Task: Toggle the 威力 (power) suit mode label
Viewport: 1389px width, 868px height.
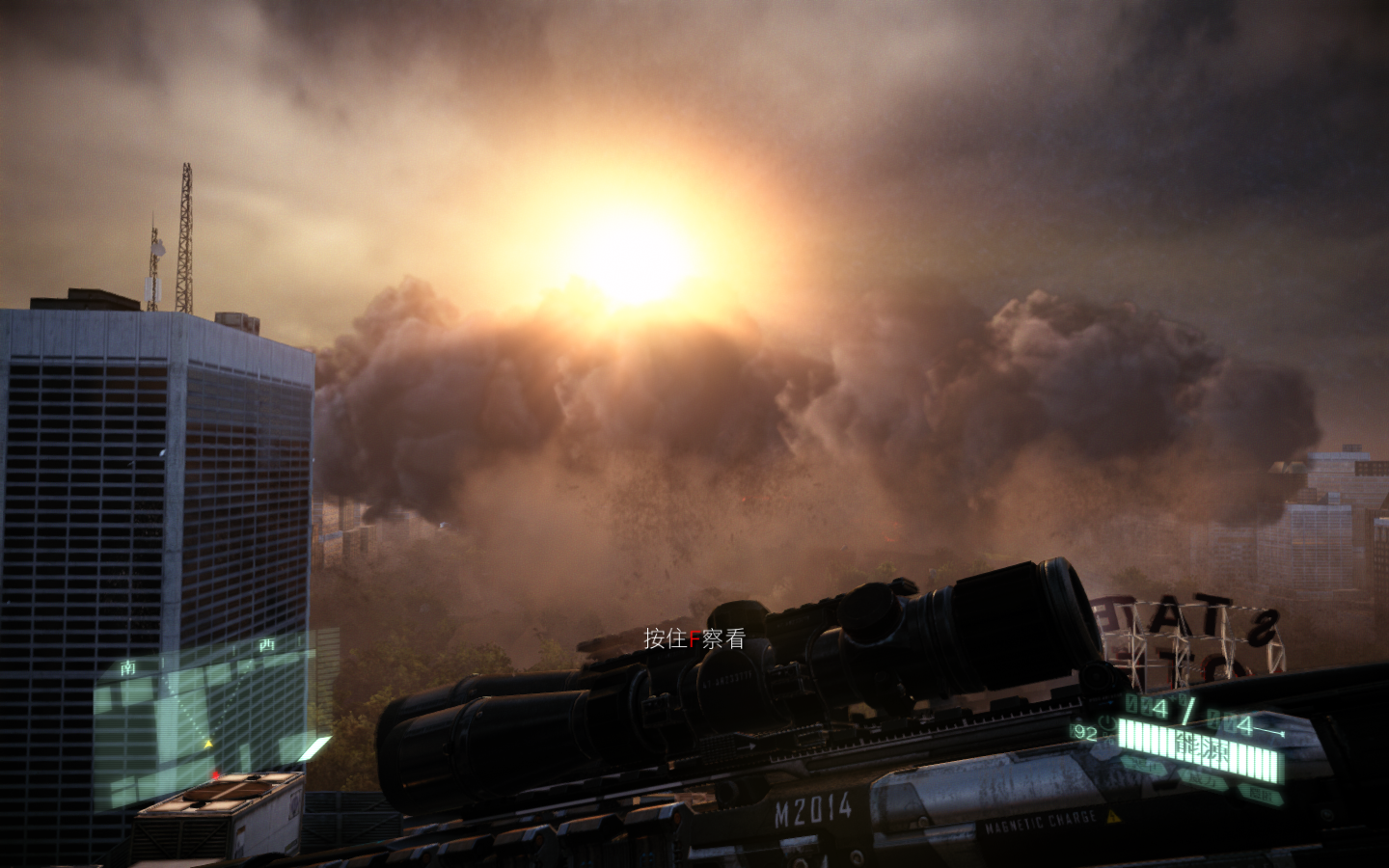Action: click(1204, 779)
